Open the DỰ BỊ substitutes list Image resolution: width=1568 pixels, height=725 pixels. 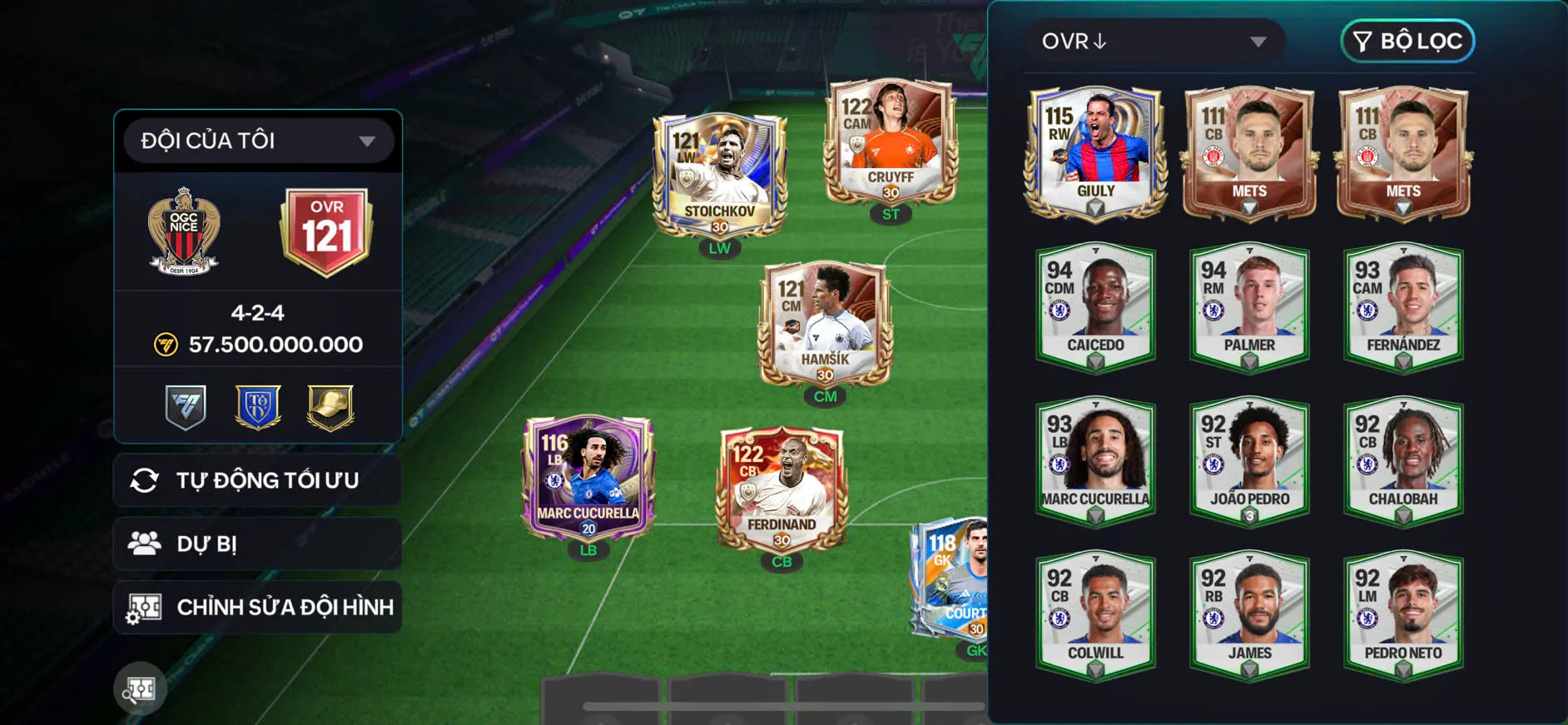(x=258, y=544)
